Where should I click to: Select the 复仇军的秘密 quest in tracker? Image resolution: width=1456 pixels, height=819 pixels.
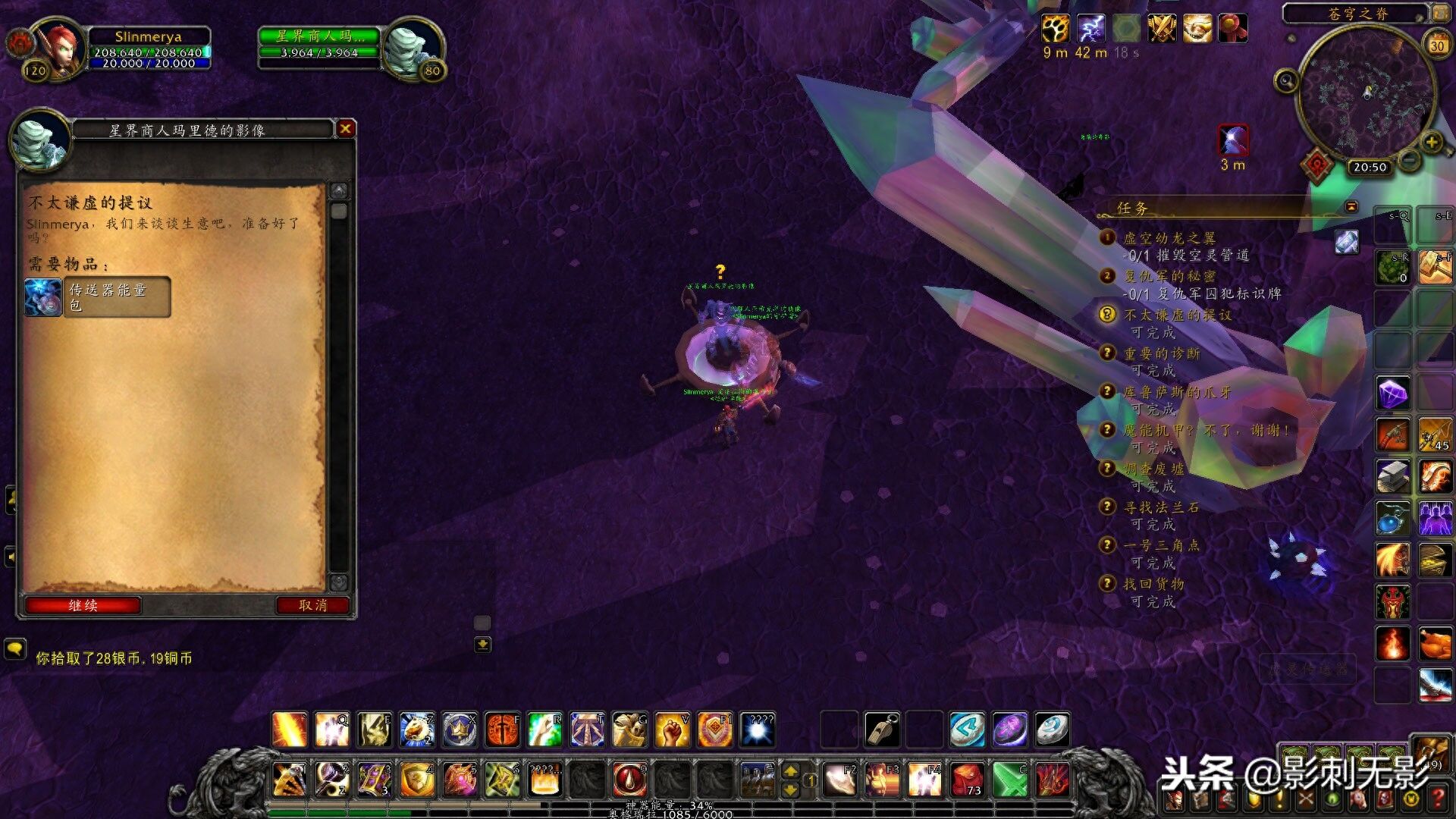1169,276
